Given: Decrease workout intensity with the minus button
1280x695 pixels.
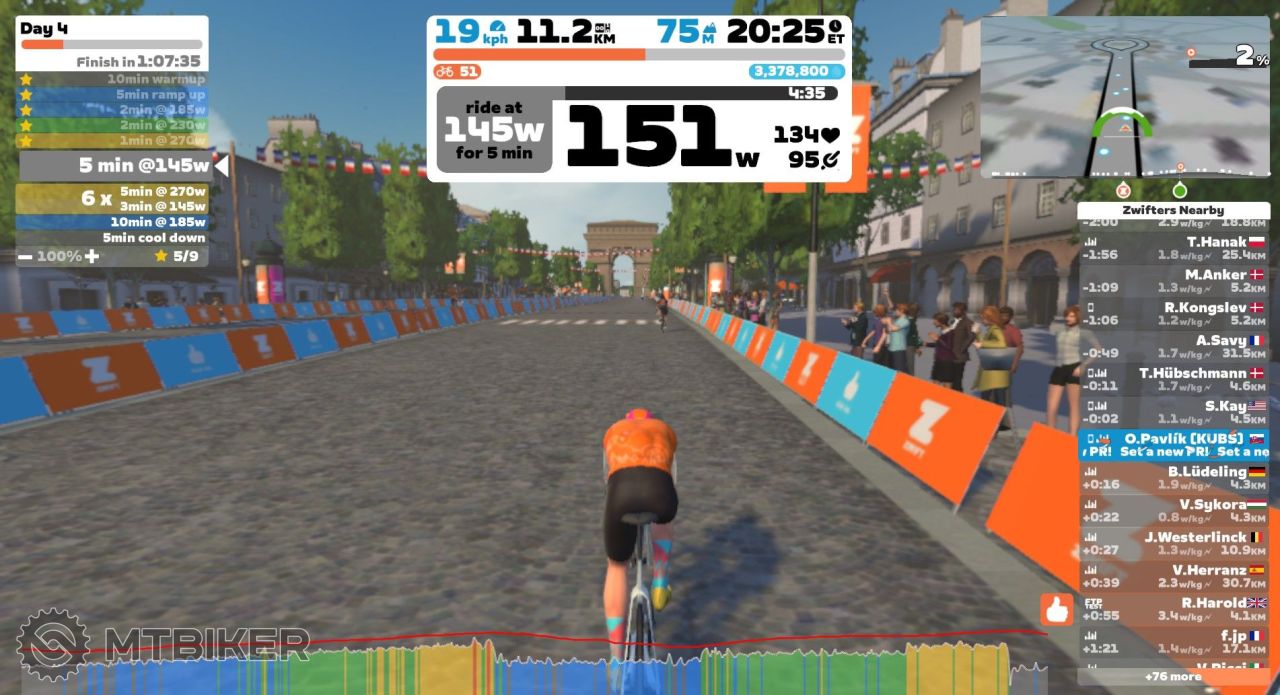Looking at the screenshot, I should 25,256.
